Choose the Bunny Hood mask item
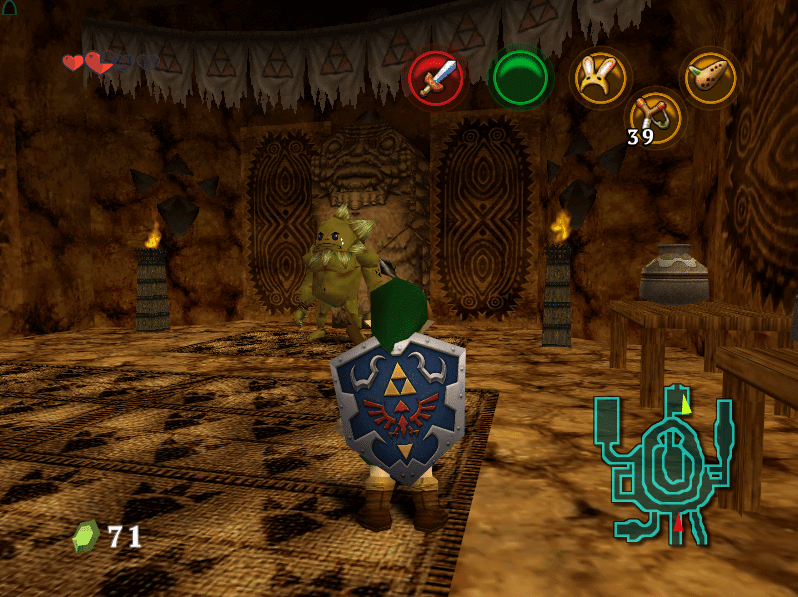Image resolution: width=798 pixels, height=597 pixels. click(x=599, y=77)
